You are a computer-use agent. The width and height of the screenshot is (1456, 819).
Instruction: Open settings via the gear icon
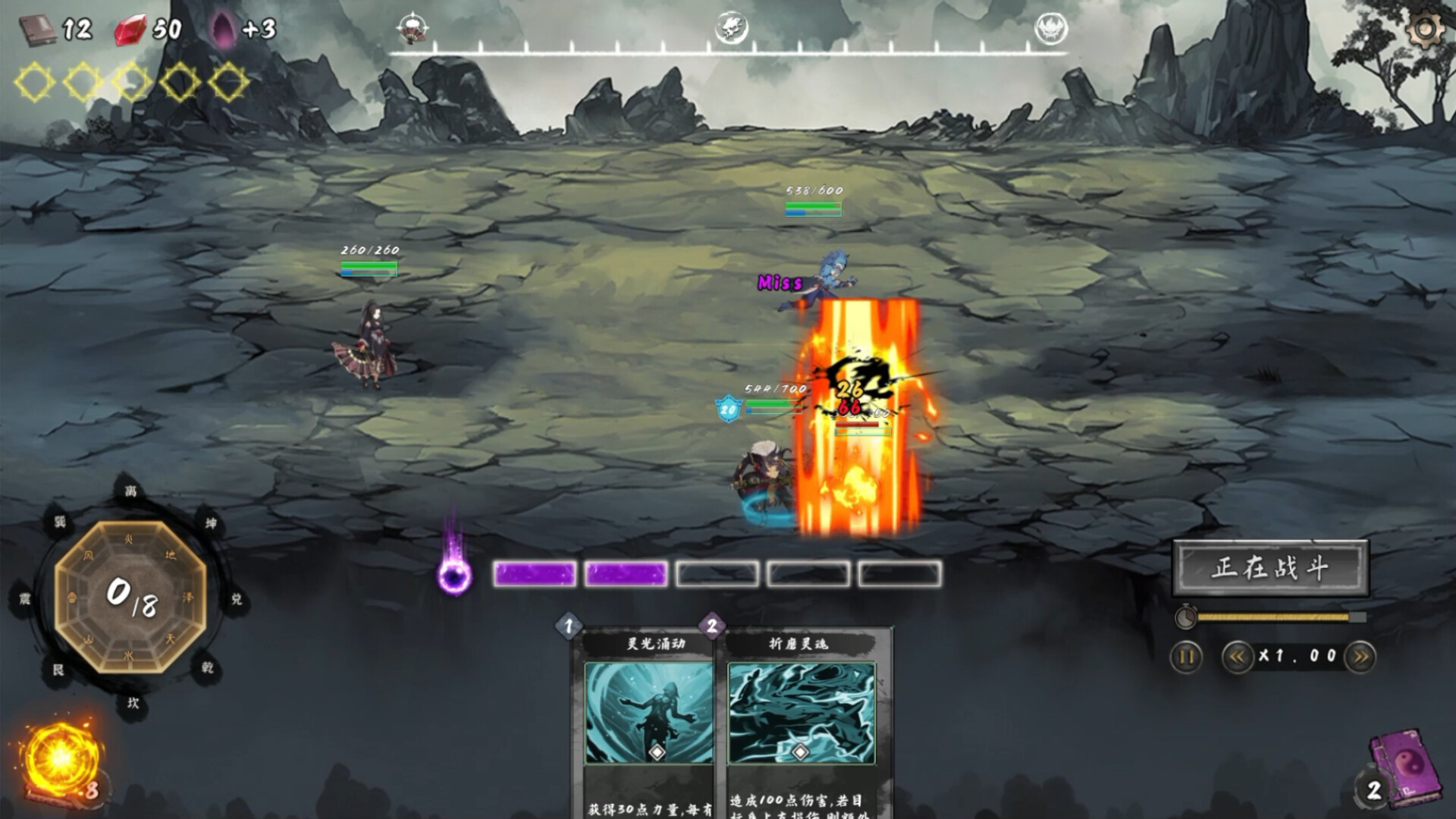(x=1426, y=29)
